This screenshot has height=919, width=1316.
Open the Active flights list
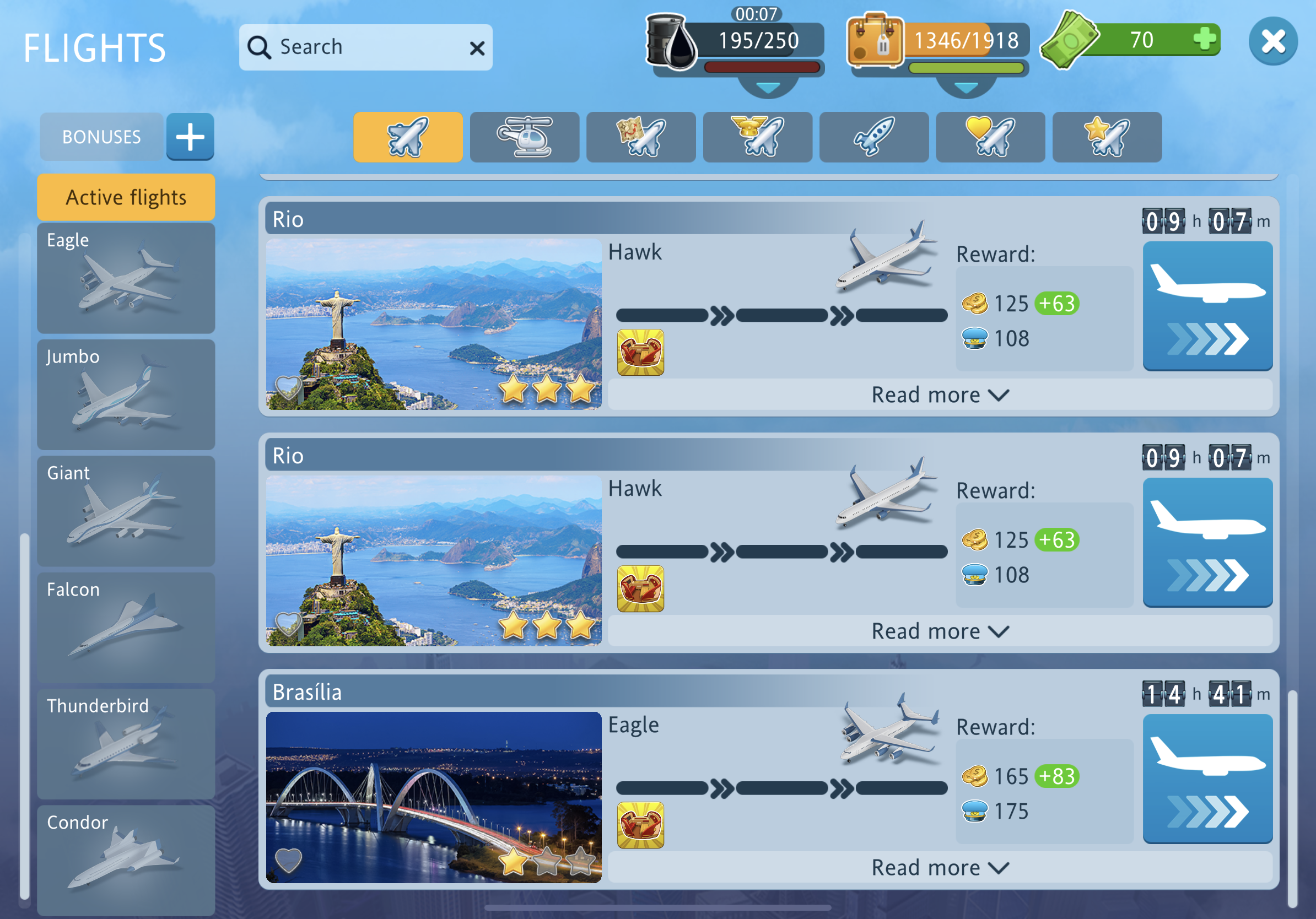(126, 198)
